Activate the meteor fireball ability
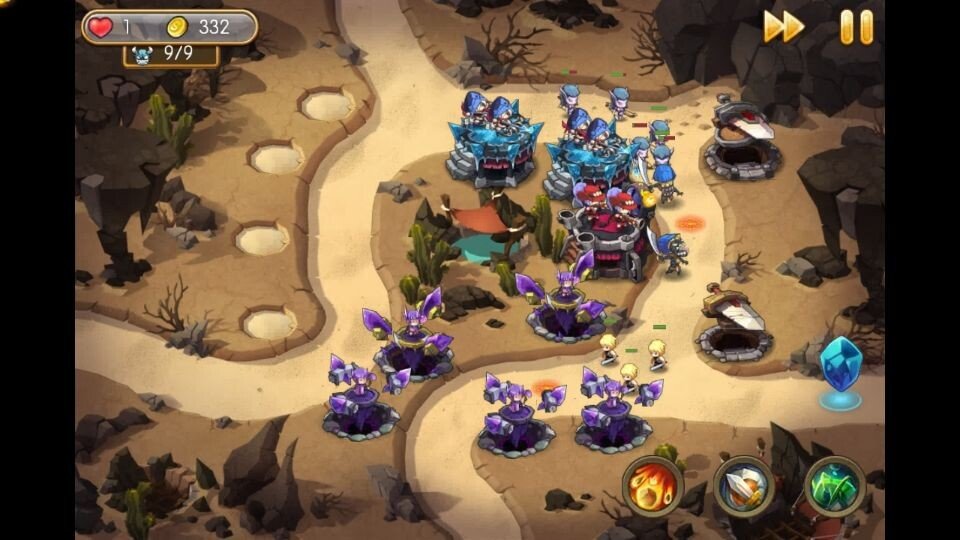Viewport: 960px width, 540px height. coord(652,487)
